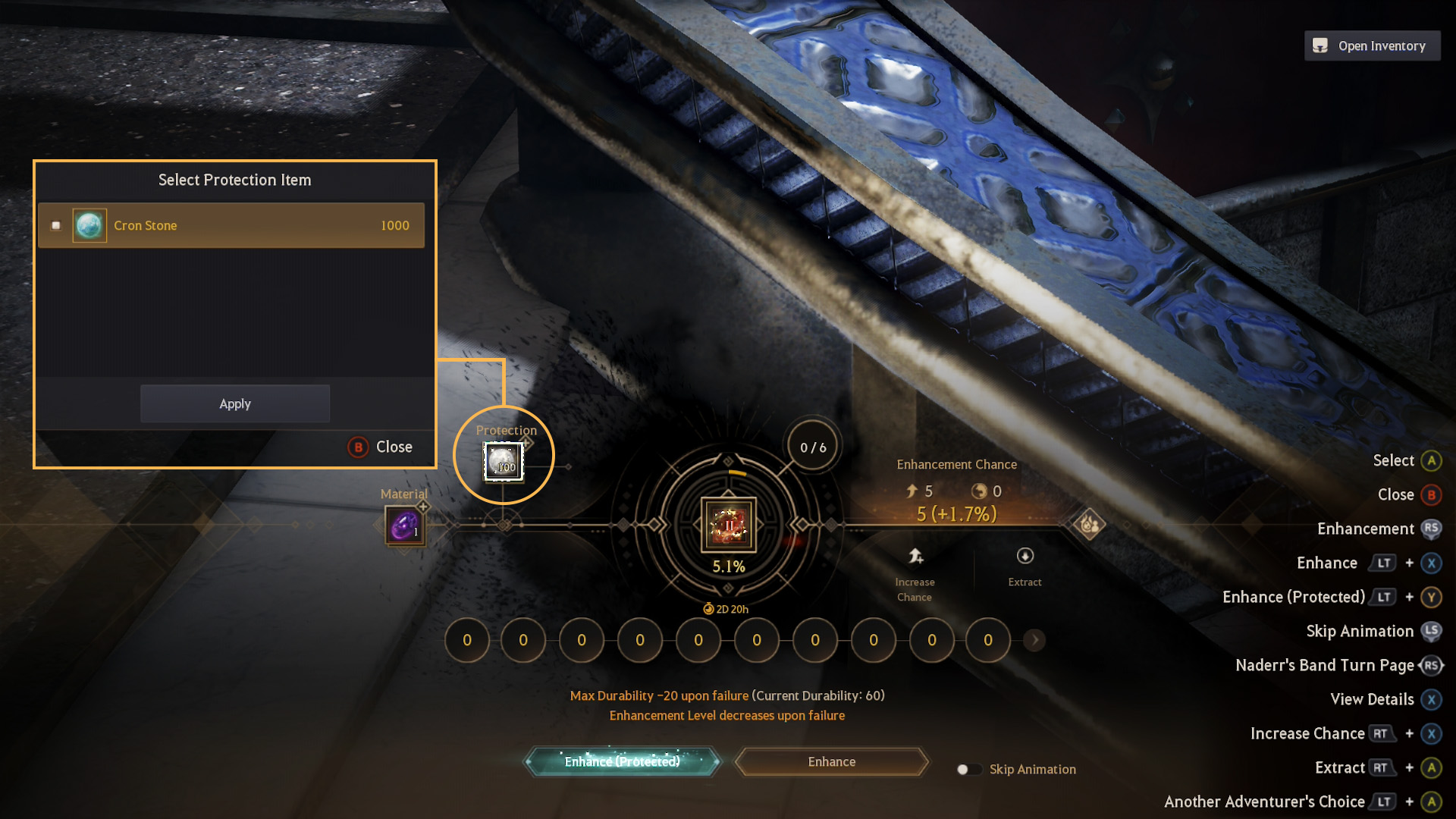Select the purple Material slot
The height and width of the screenshot is (819, 1456).
click(x=405, y=526)
